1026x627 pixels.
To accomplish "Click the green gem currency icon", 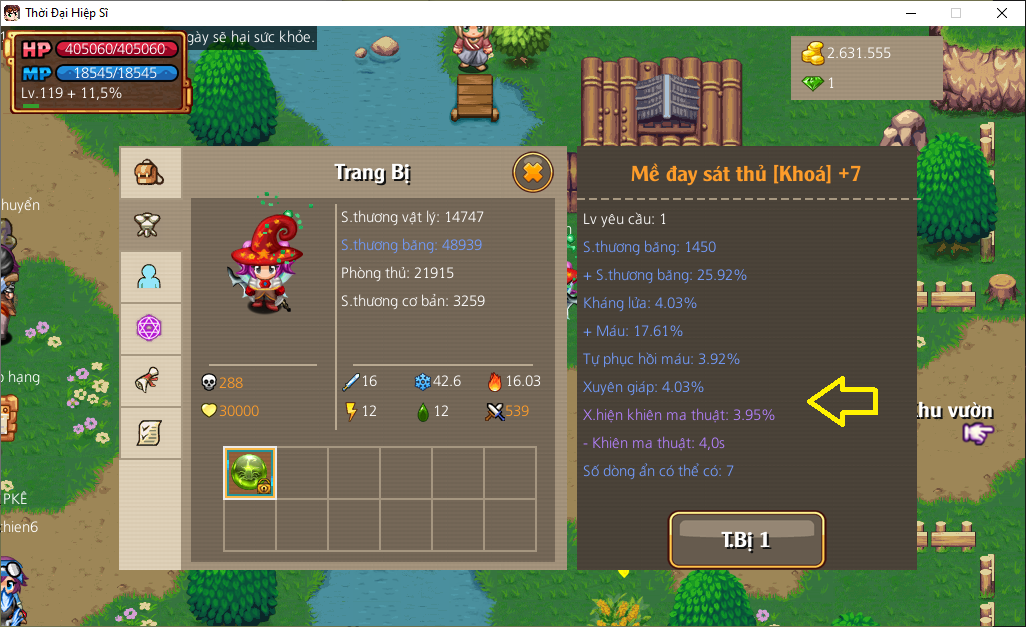I will (x=811, y=83).
